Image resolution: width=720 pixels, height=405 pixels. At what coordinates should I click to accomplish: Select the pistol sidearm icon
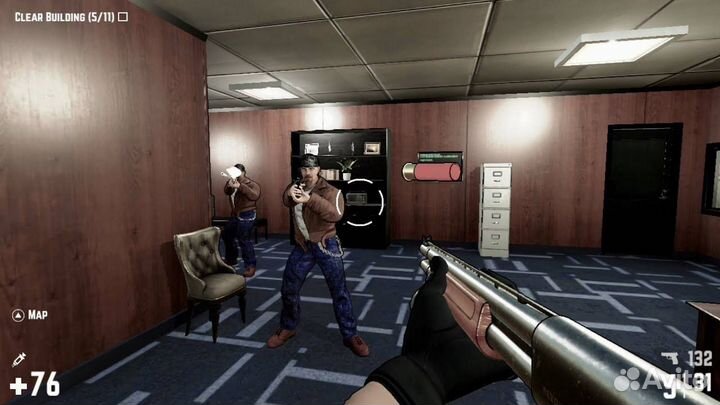(x=670, y=356)
